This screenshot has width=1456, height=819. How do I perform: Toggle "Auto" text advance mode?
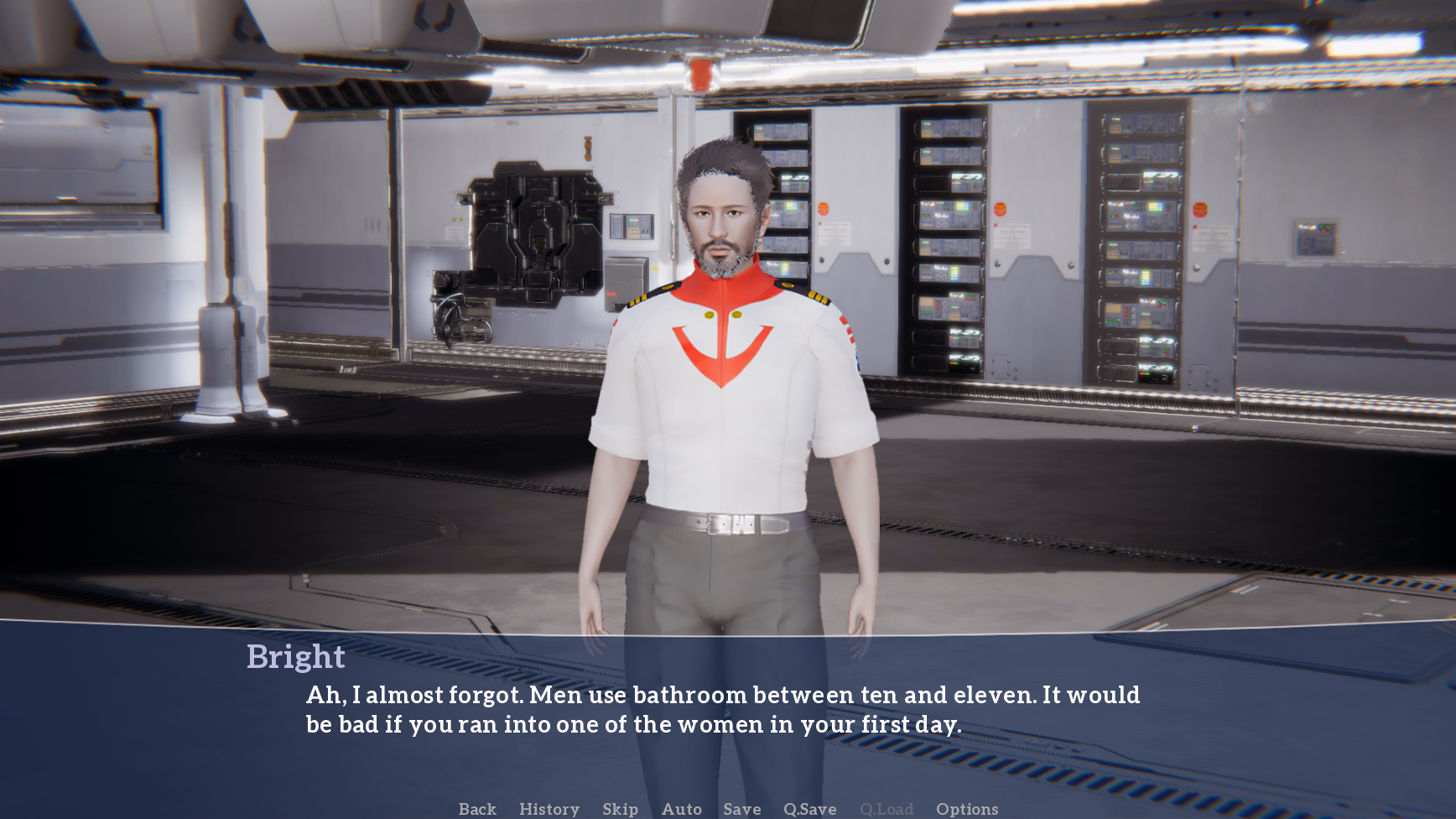tap(681, 809)
